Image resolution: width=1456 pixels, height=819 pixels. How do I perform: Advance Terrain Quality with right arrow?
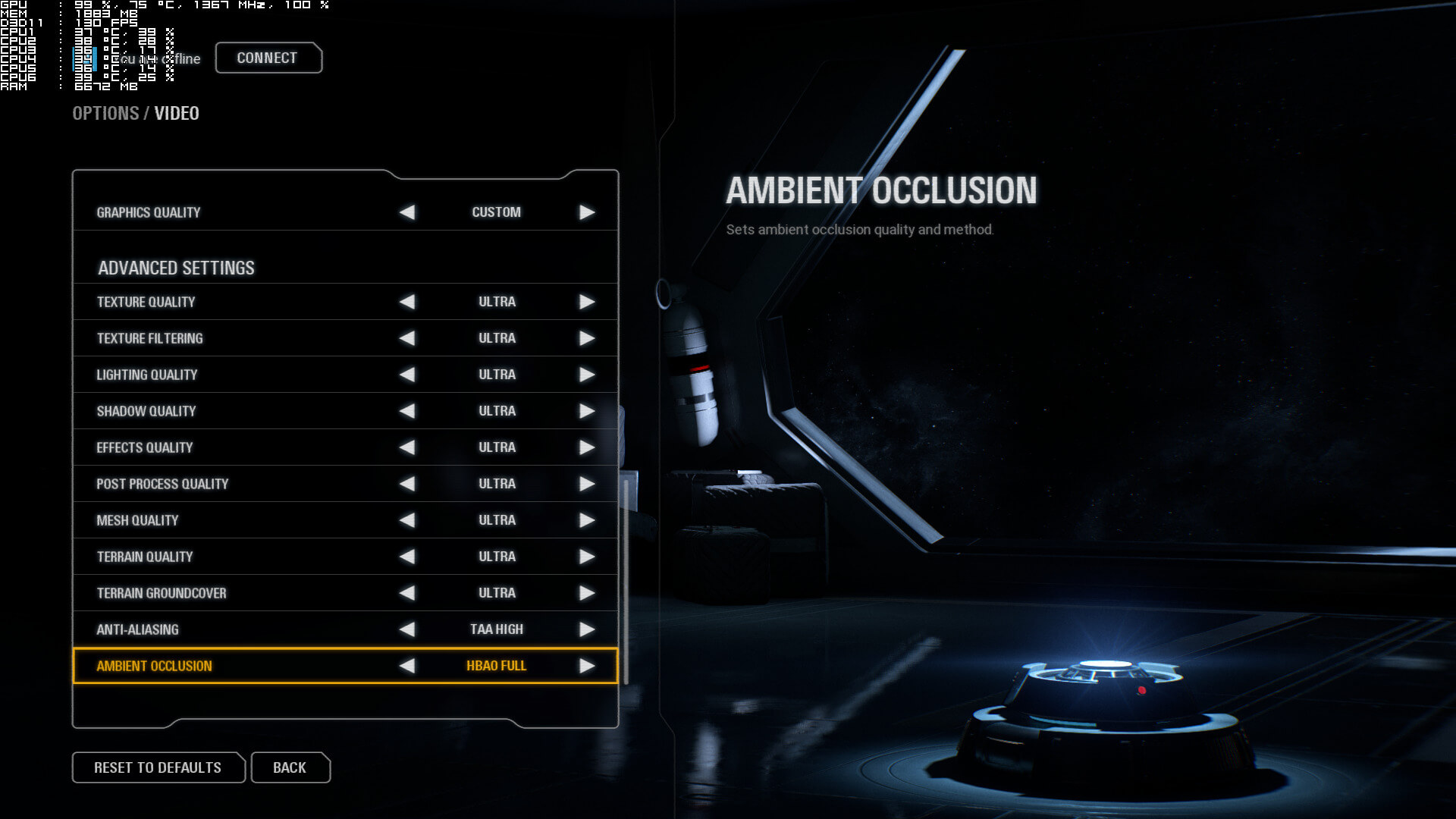point(587,557)
